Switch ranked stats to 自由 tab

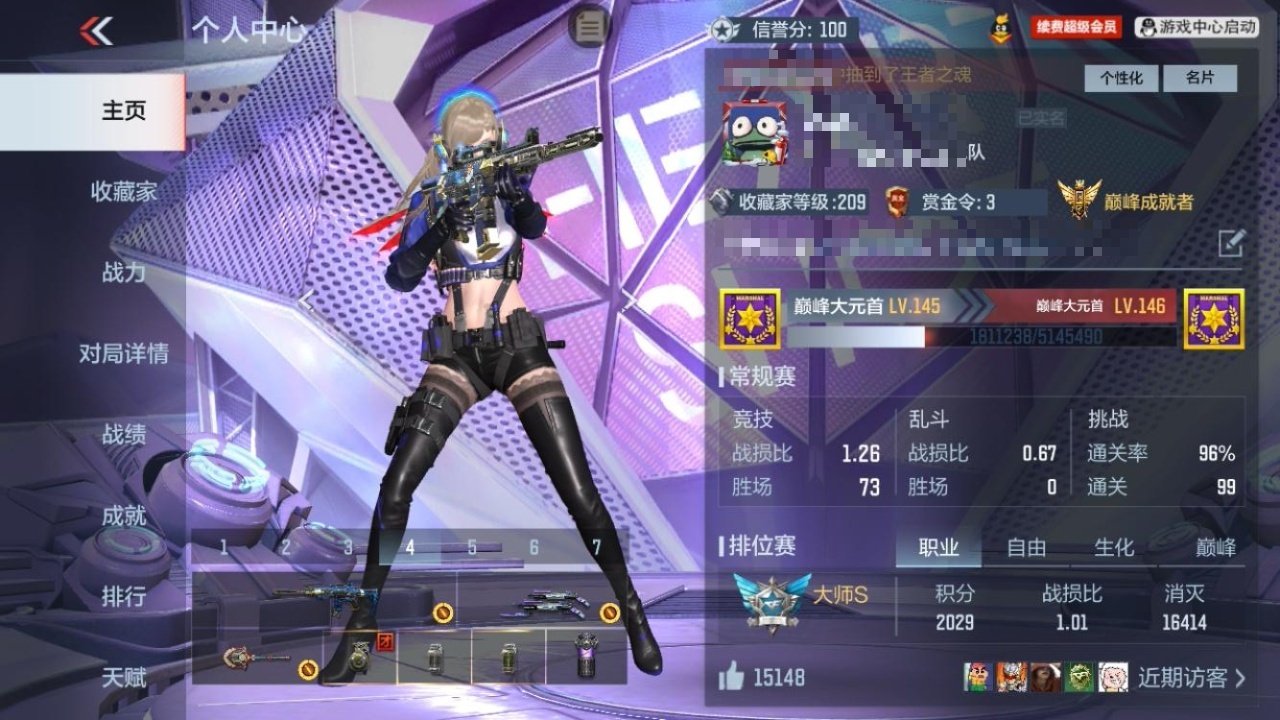tap(1026, 547)
